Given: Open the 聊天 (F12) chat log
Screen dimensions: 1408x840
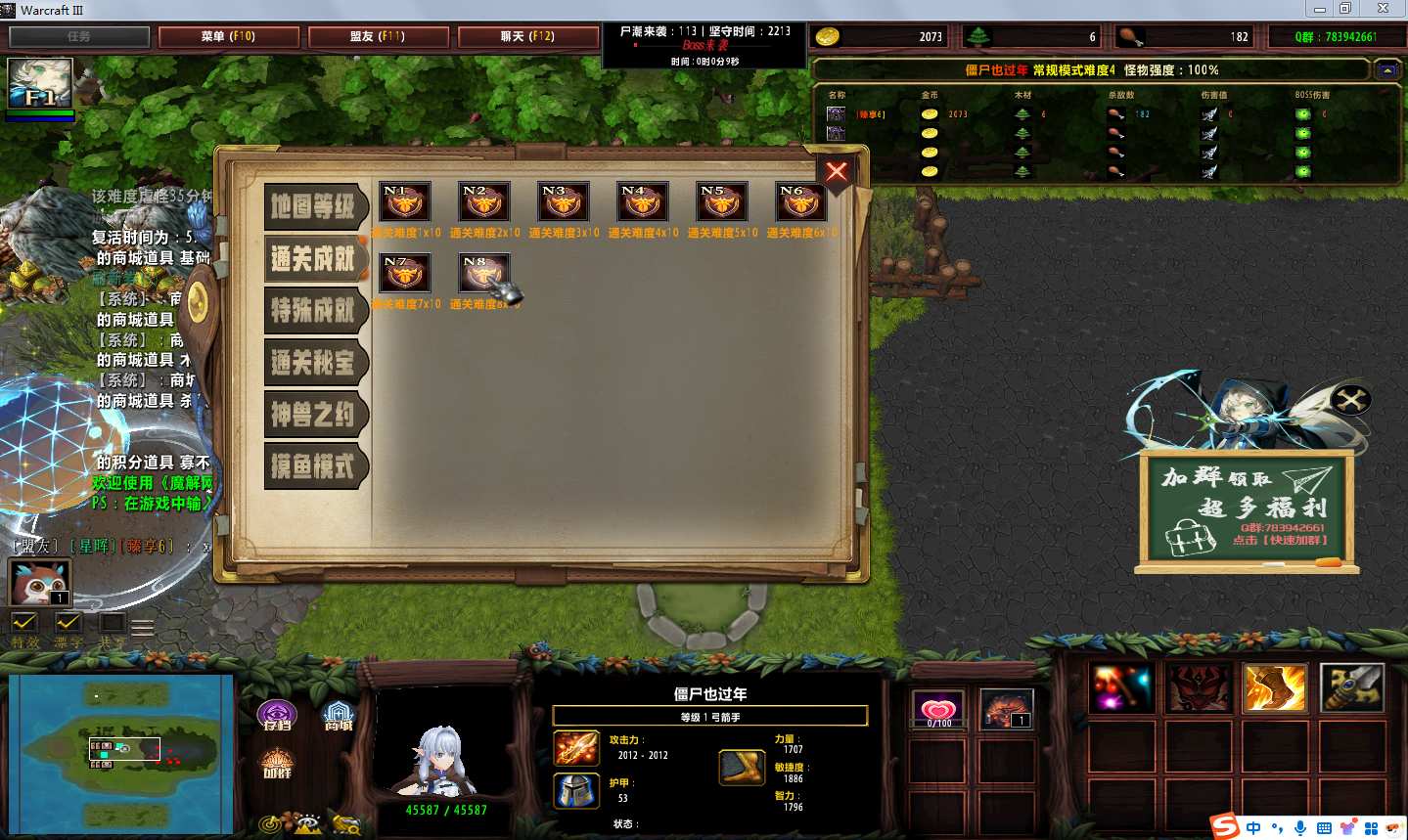Looking at the screenshot, I should 527,36.
